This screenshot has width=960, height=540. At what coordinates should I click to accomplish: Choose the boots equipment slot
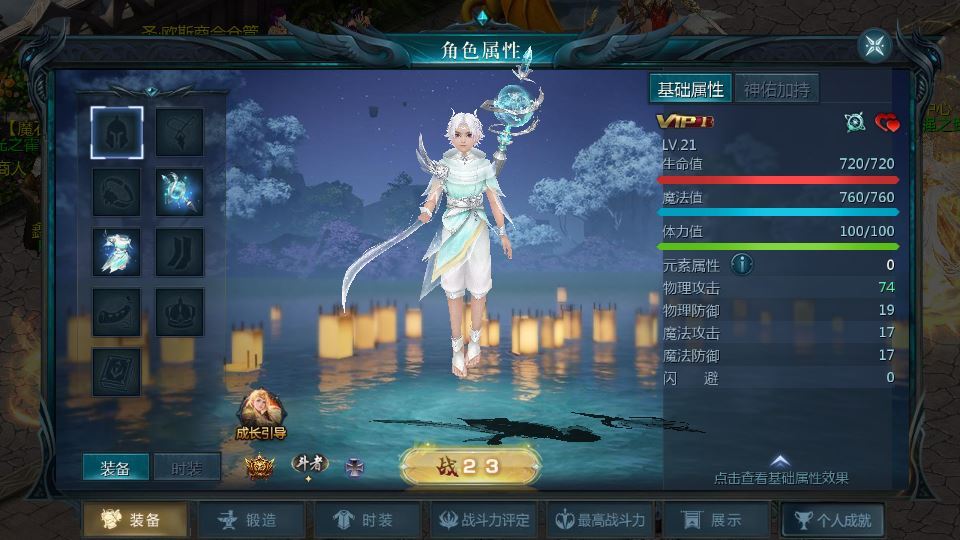tap(180, 252)
